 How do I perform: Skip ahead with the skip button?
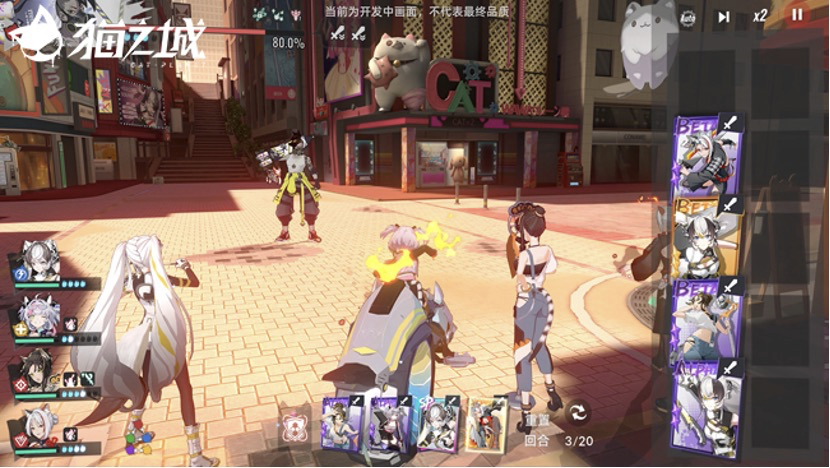click(x=724, y=16)
